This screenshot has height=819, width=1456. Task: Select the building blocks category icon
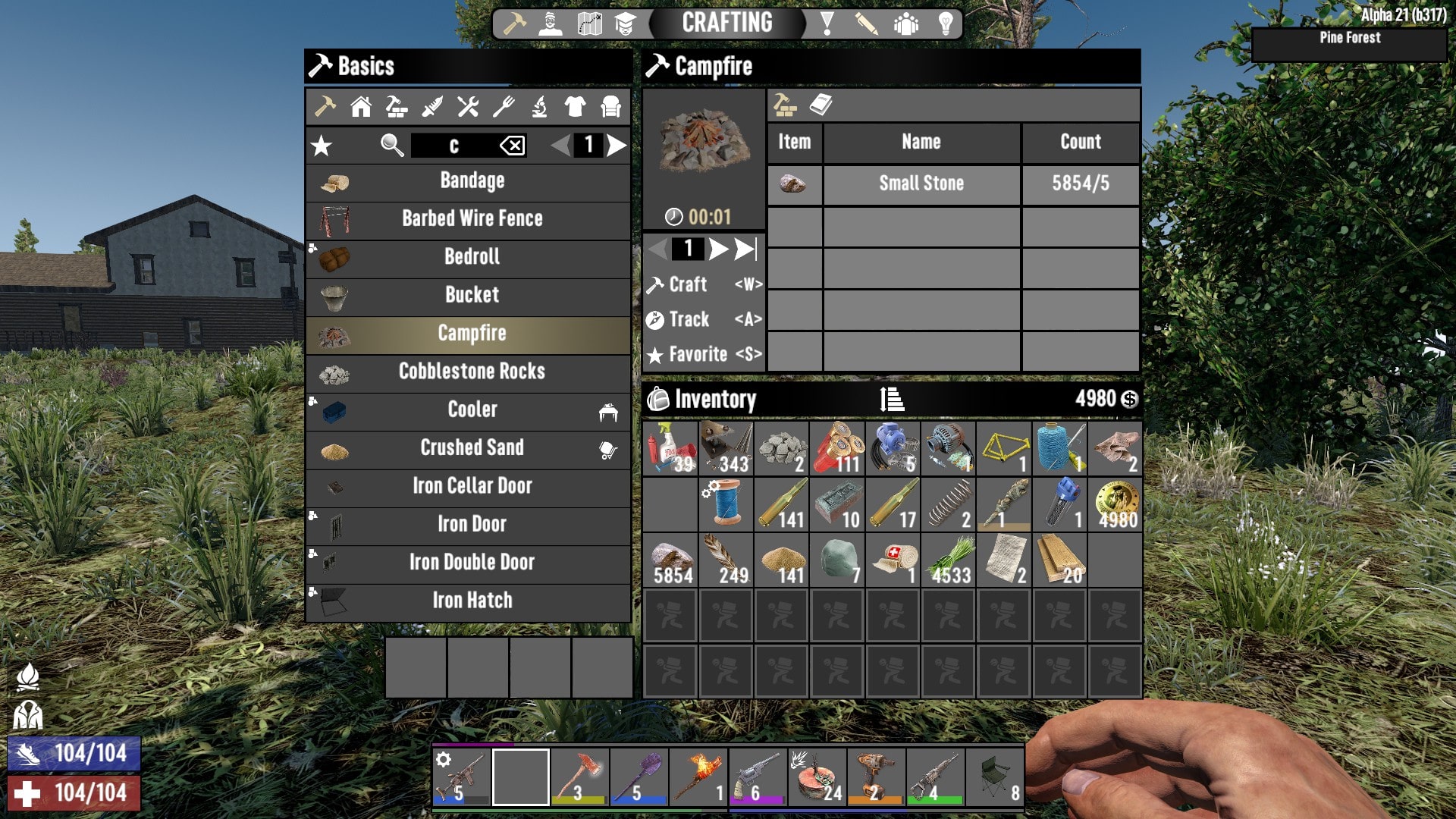pos(396,107)
